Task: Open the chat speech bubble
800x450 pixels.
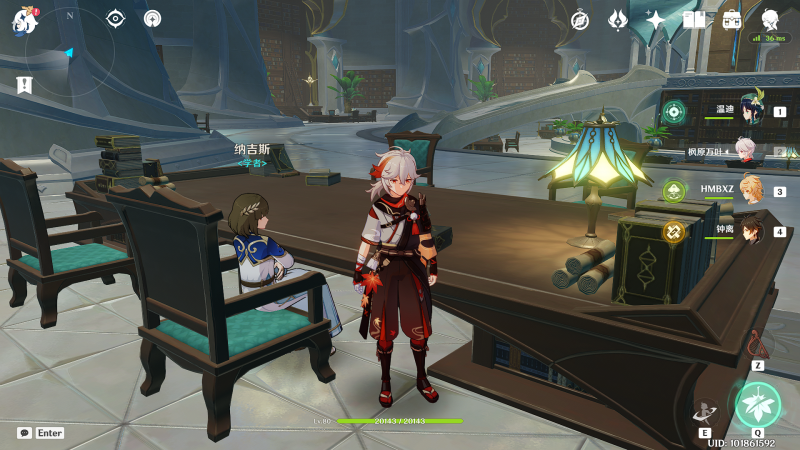Action: (24, 433)
